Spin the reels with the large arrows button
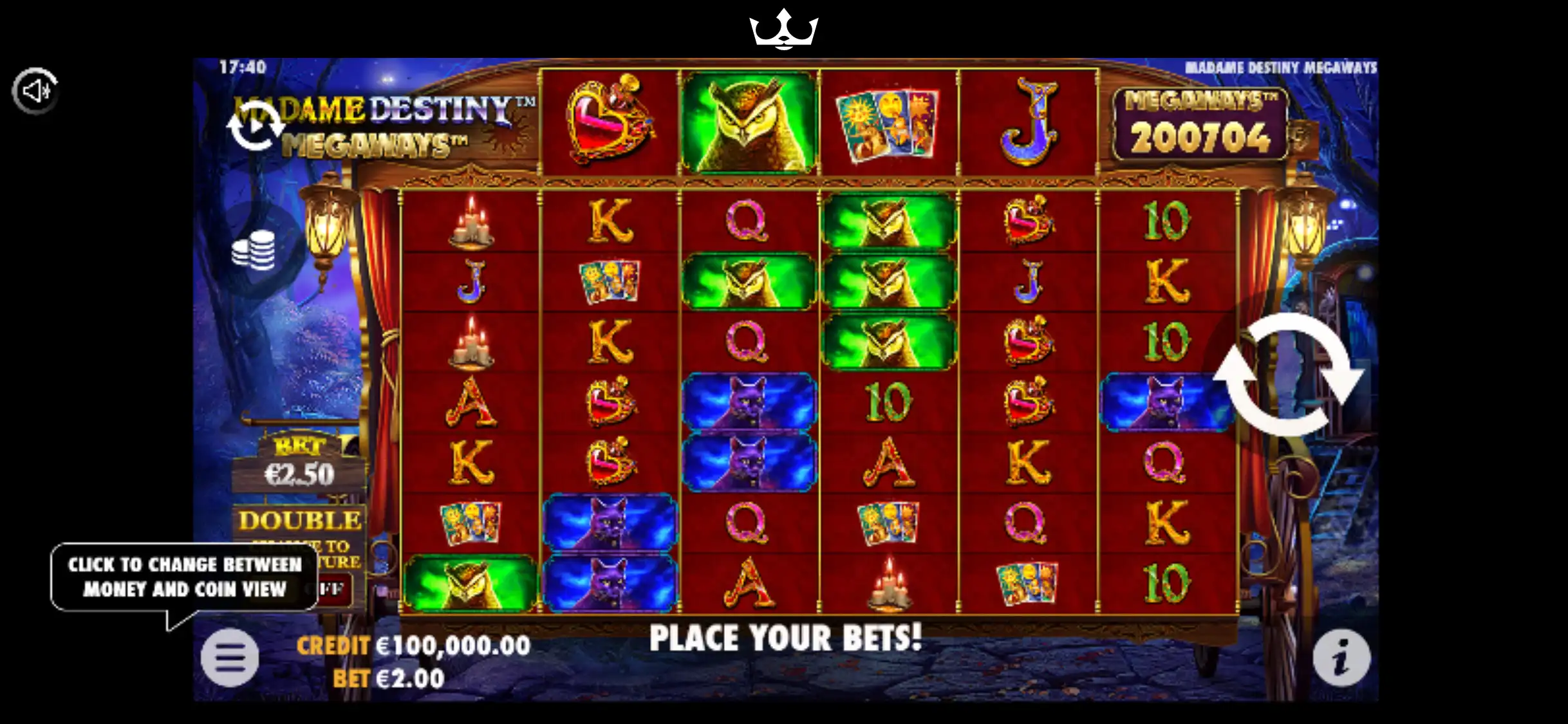The height and width of the screenshot is (724, 1568). click(1289, 375)
